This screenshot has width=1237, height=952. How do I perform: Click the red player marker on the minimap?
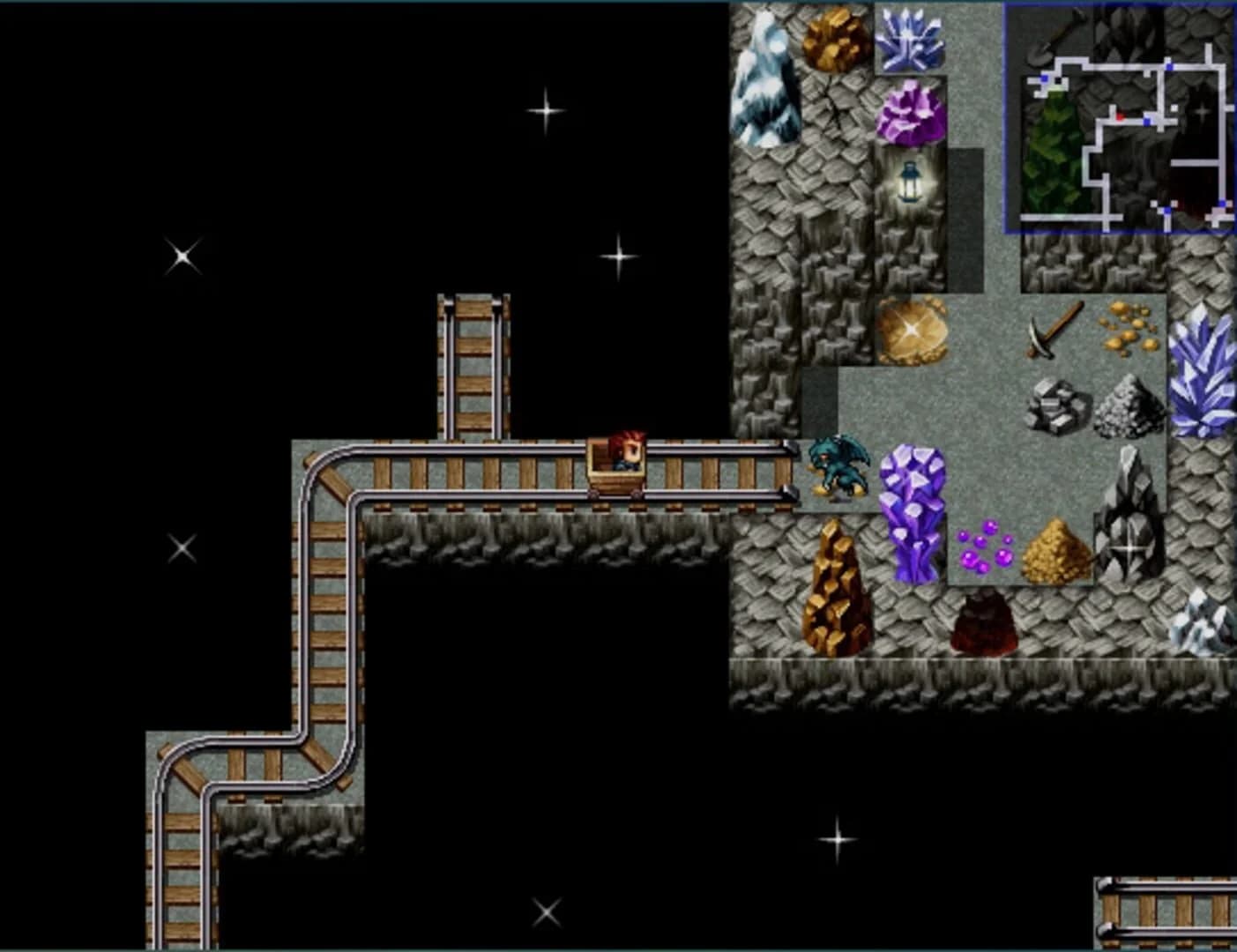click(1121, 115)
